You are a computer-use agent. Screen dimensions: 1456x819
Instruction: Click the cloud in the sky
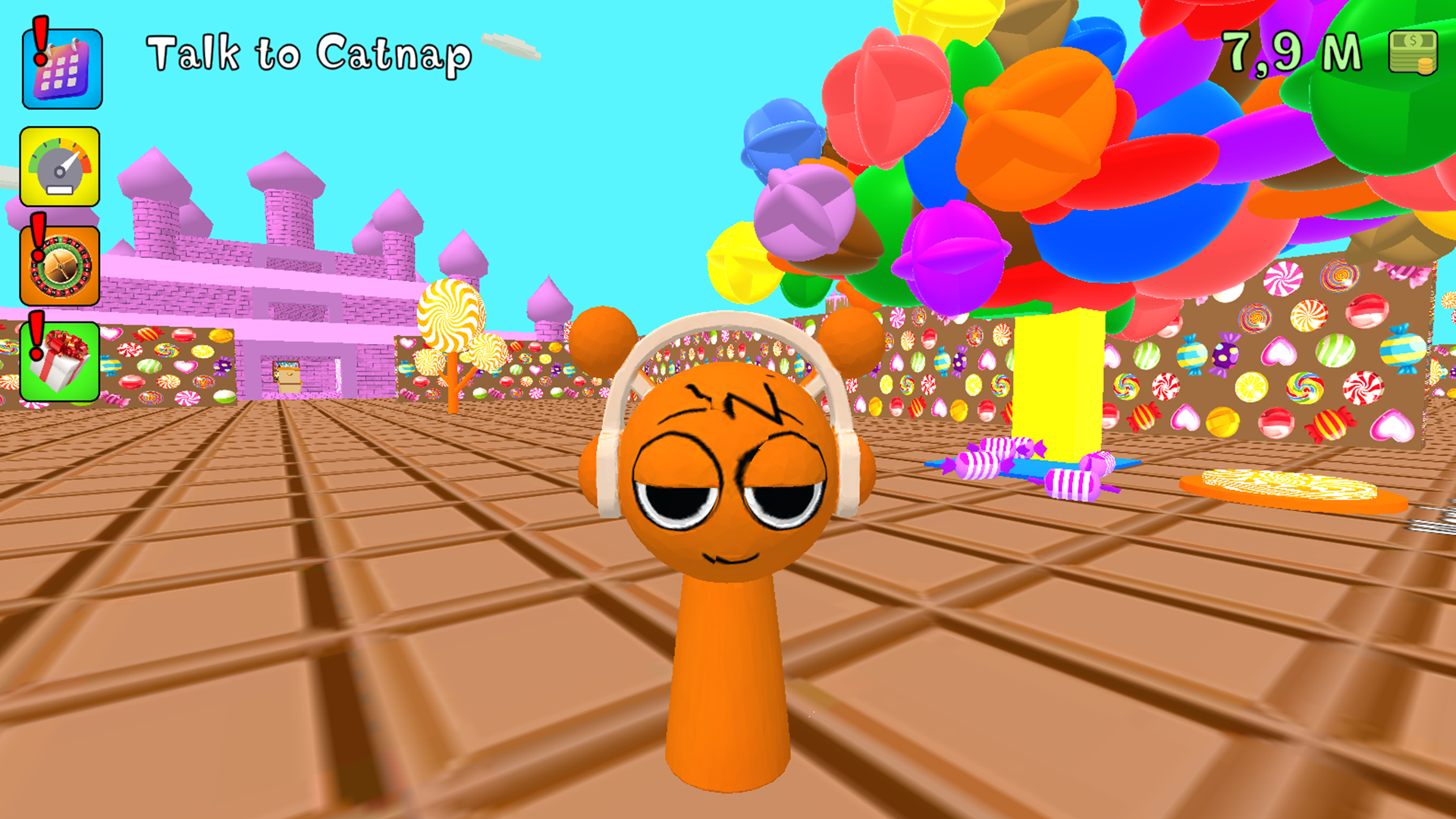click(510, 45)
